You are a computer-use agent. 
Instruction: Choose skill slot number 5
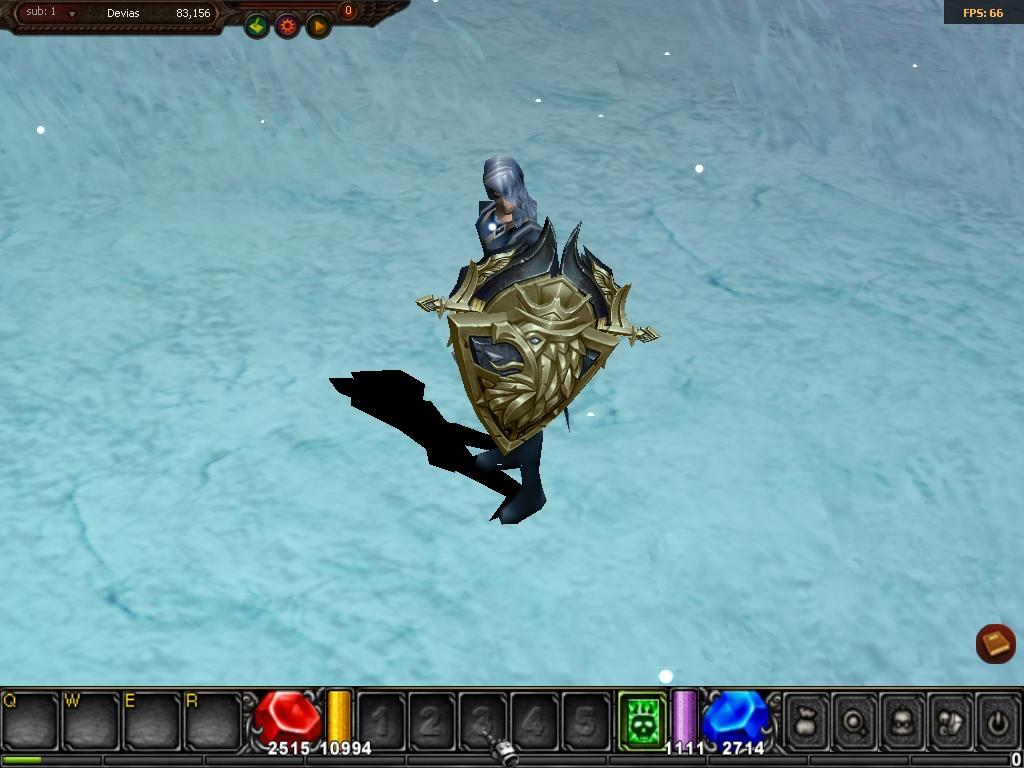tap(586, 720)
